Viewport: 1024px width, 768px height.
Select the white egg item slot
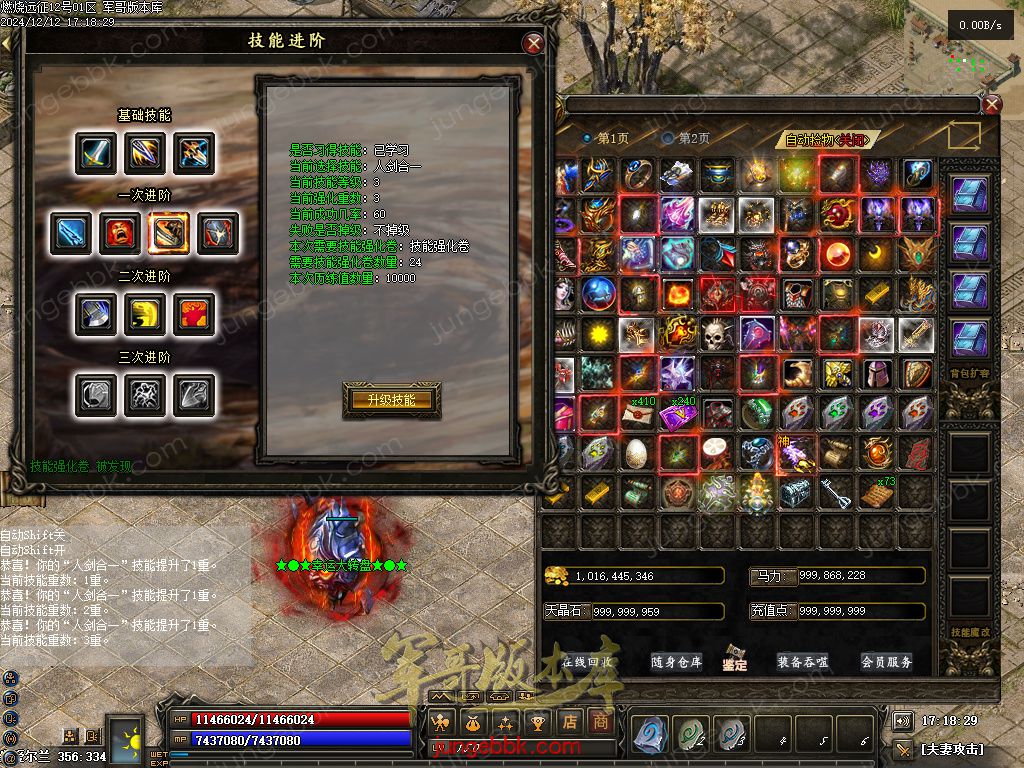click(637, 453)
